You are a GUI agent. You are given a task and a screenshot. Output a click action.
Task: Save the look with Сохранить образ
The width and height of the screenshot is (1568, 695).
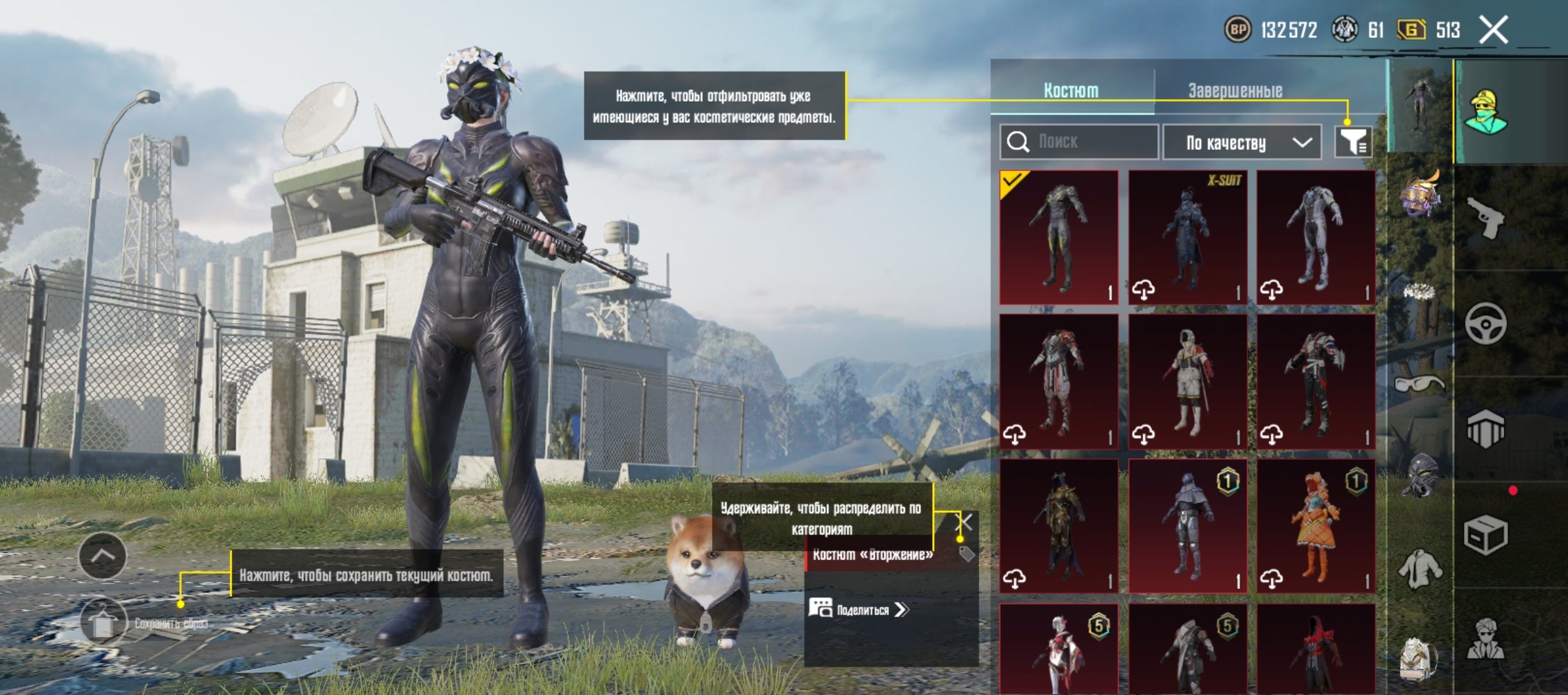tap(103, 623)
